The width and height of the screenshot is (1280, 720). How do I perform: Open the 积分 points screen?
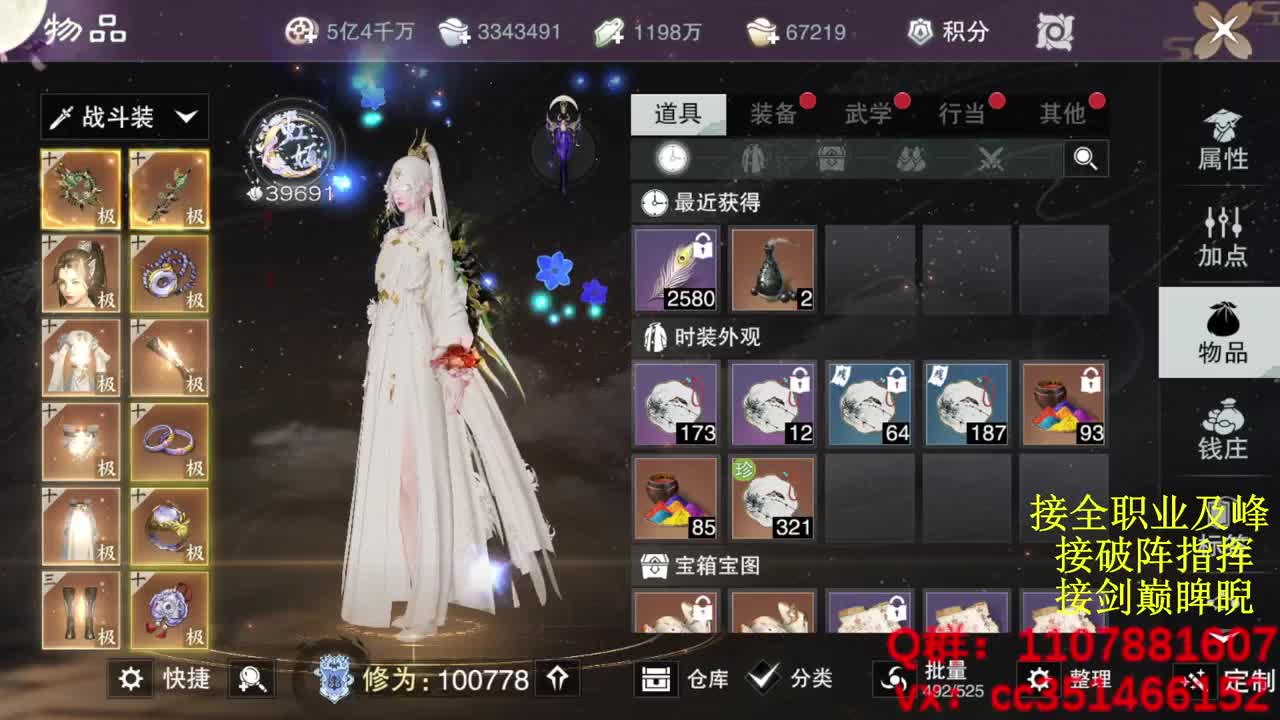click(x=948, y=31)
